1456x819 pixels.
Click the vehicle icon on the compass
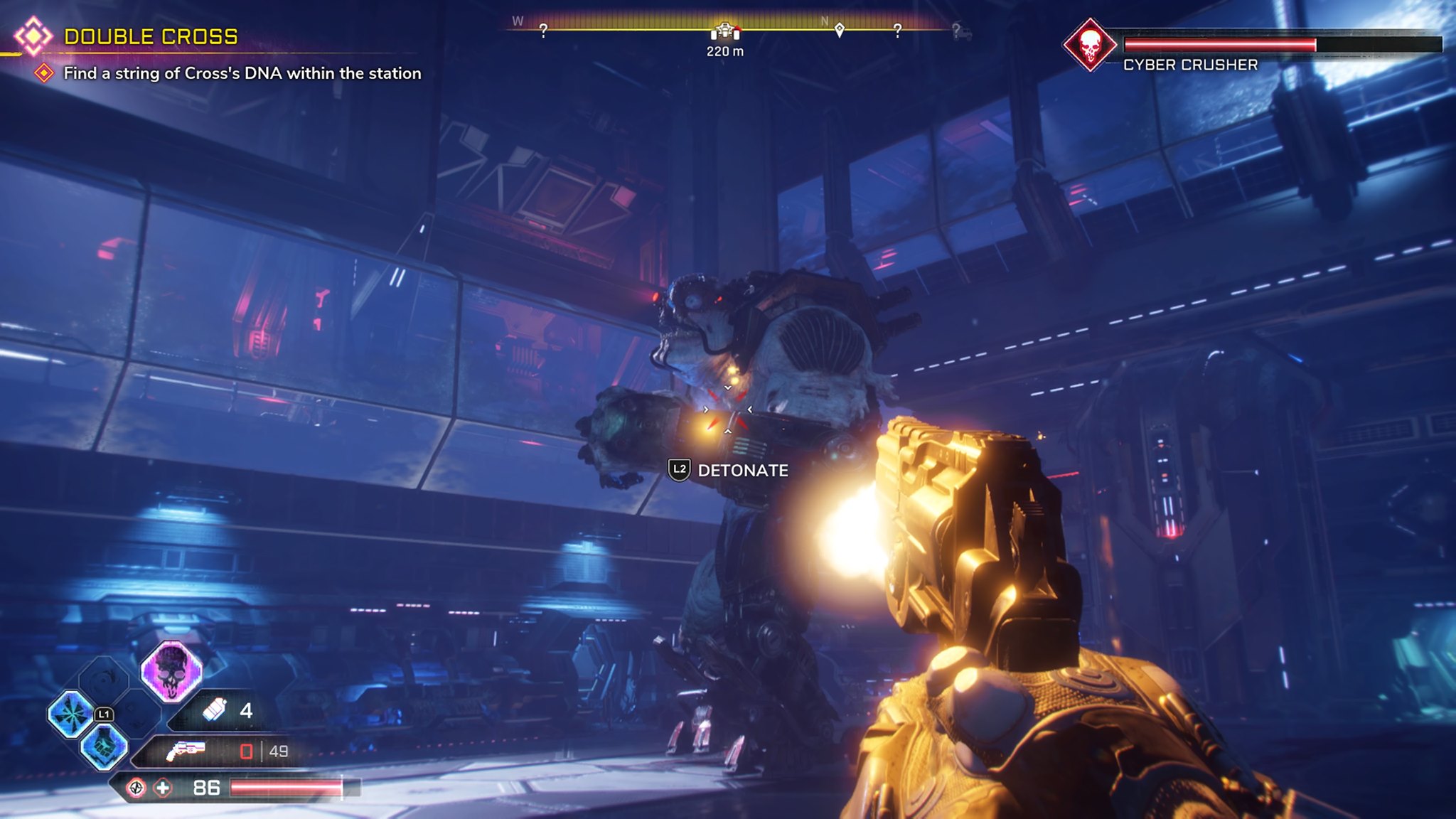[x=724, y=30]
